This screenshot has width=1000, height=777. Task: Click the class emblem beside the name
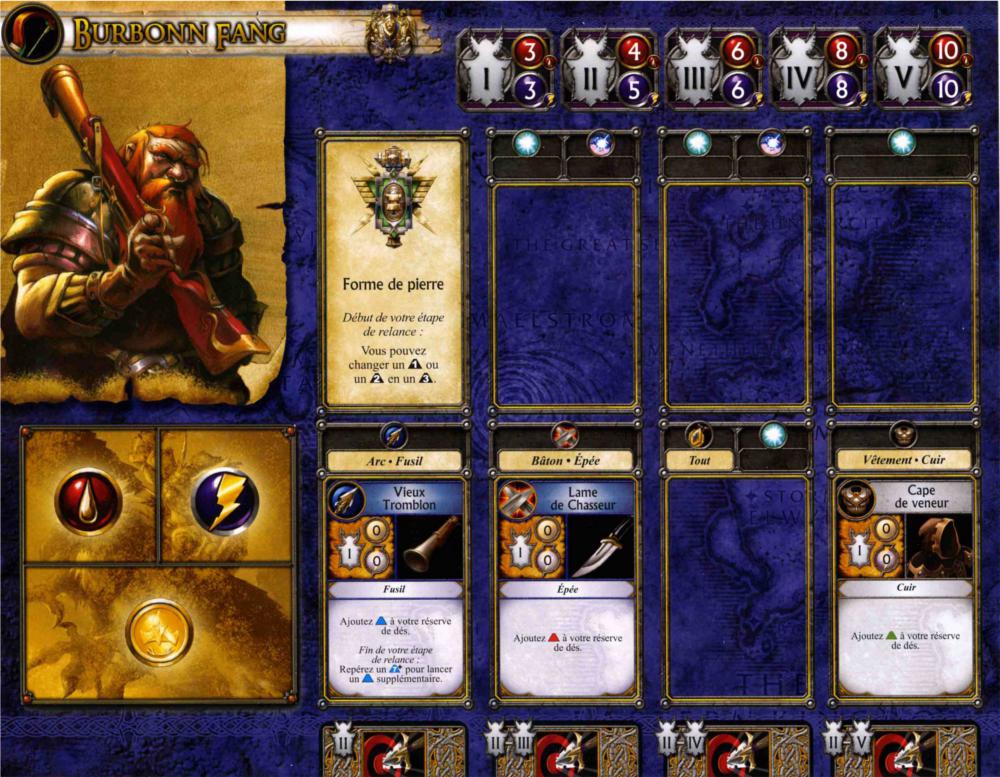click(32, 33)
